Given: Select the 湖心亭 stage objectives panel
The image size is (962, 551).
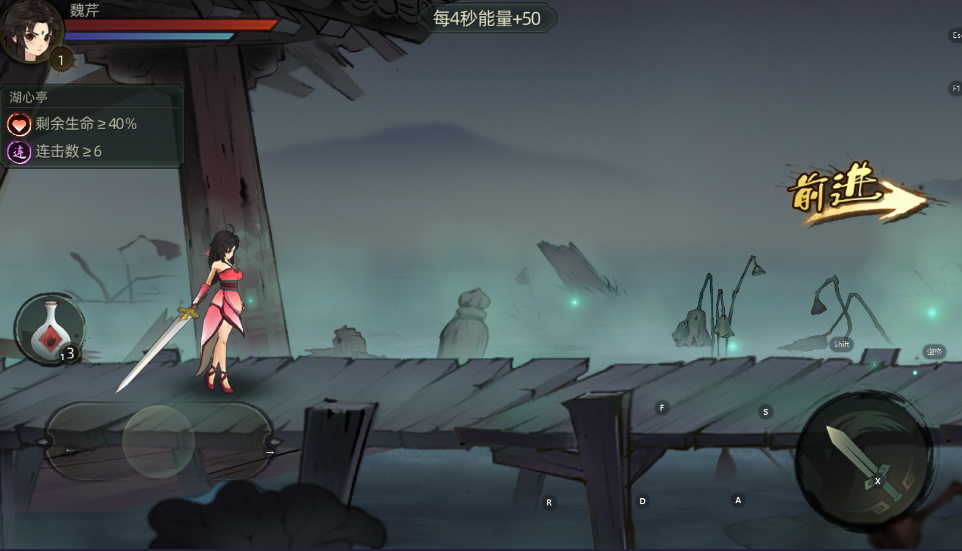Looking at the screenshot, I should point(93,126).
